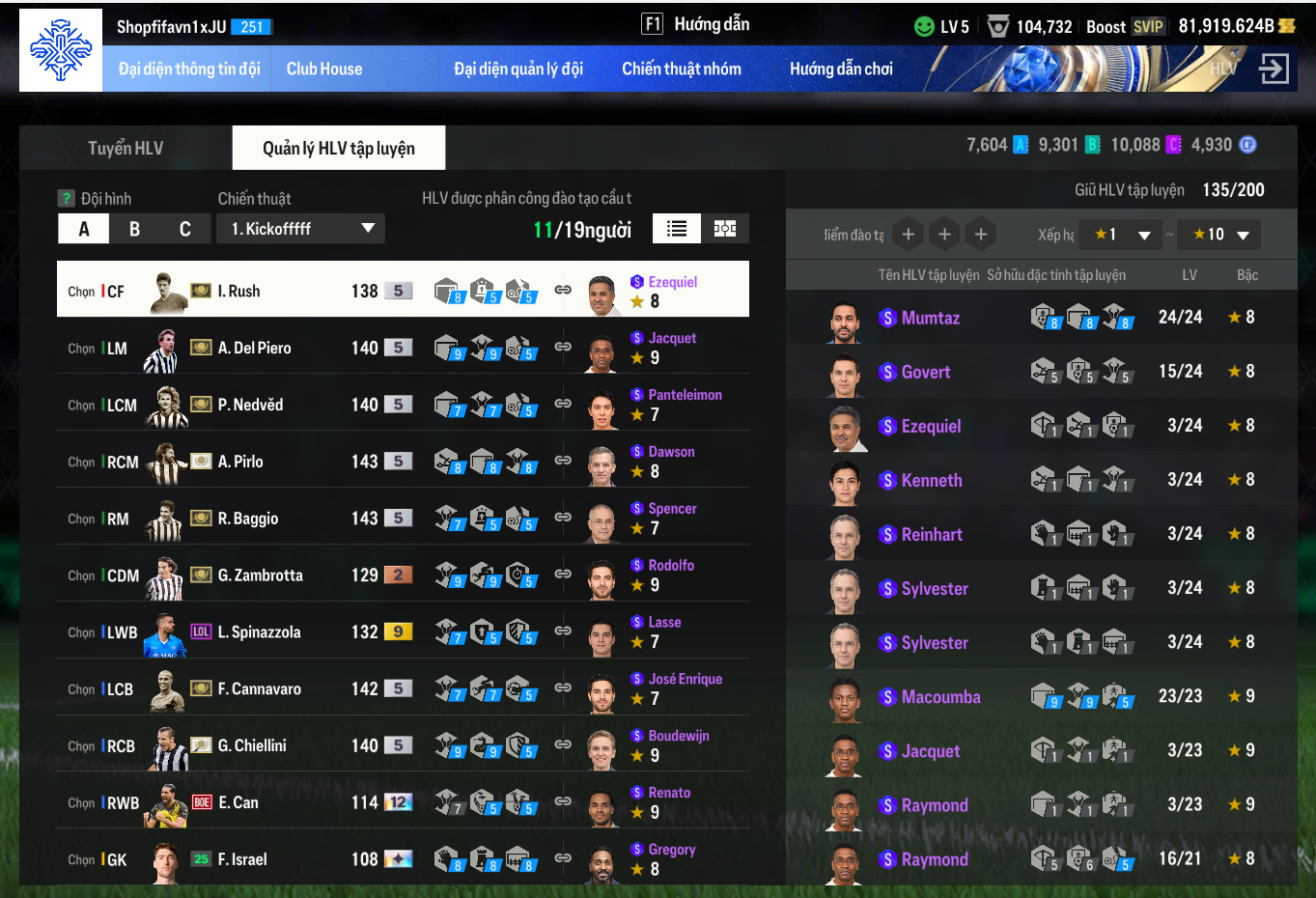Open Chiến thuật nhóm menu

click(682, 69)
